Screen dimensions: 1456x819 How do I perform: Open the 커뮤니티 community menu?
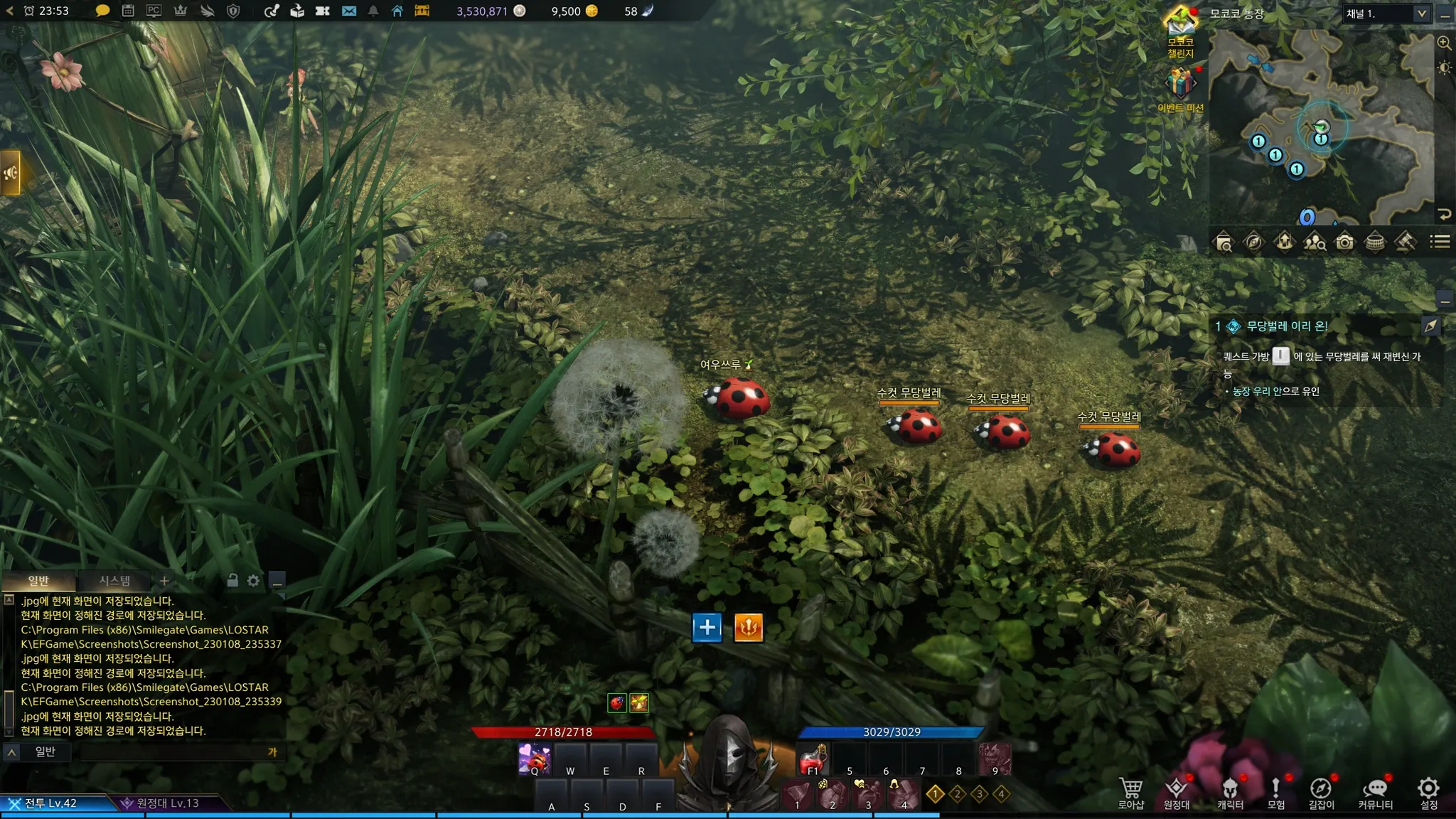[x=1375, y=792]
